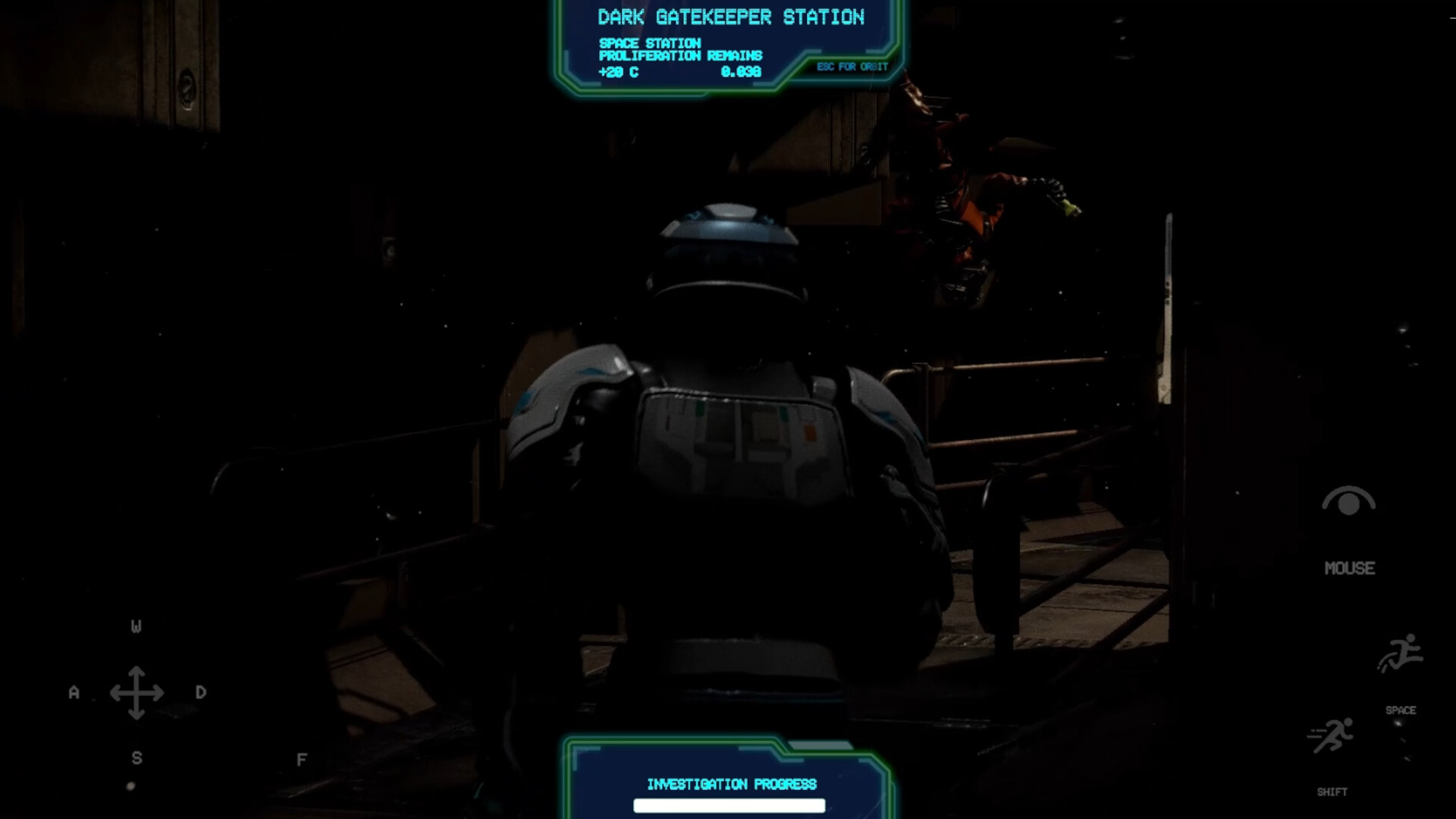Select the DARK GATEKEEPER STATION title

(730, 17)
